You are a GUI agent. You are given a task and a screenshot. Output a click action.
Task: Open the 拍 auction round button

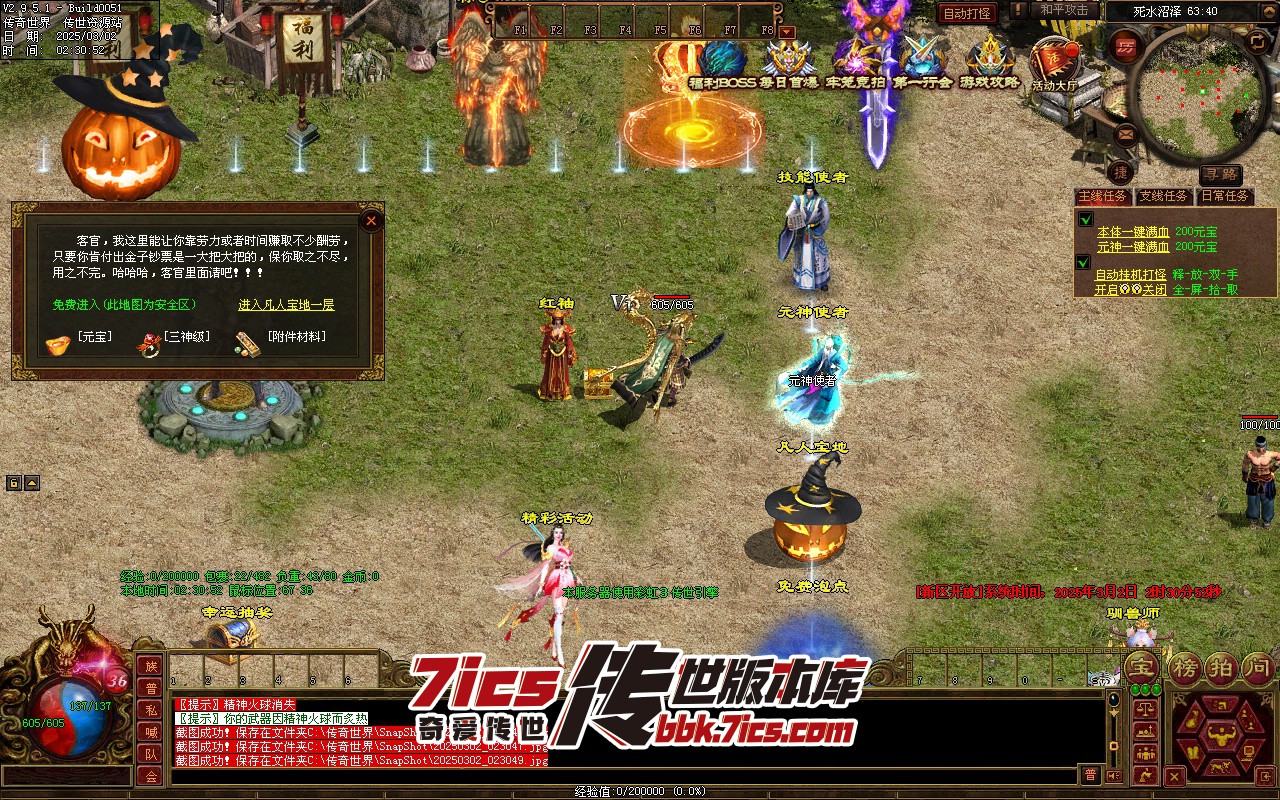click(x=1220, y=666)
